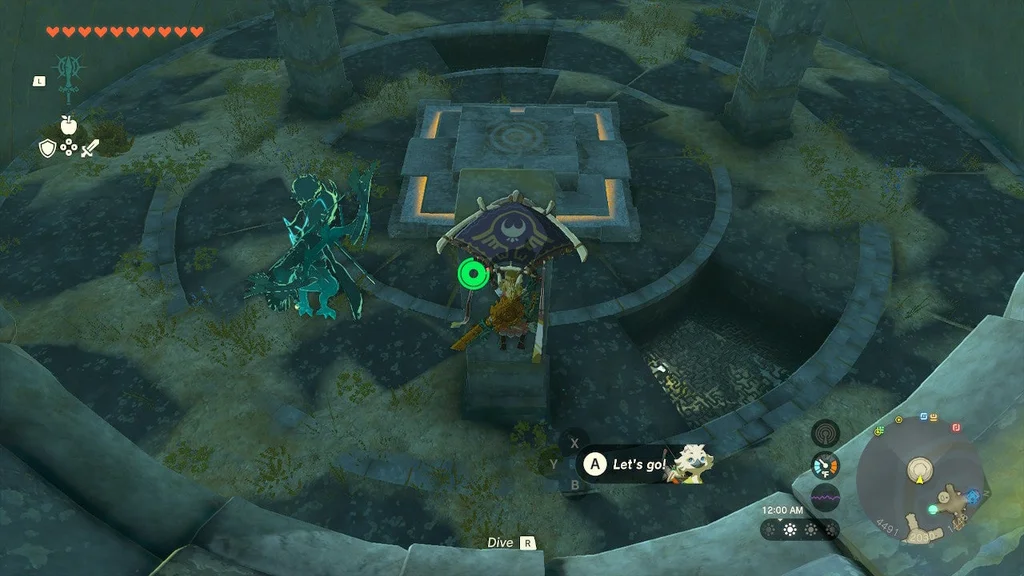Open the sword weapon quick-select icon
The width and height of the screenshot is (1024, 576).
[x=91, y=149]
